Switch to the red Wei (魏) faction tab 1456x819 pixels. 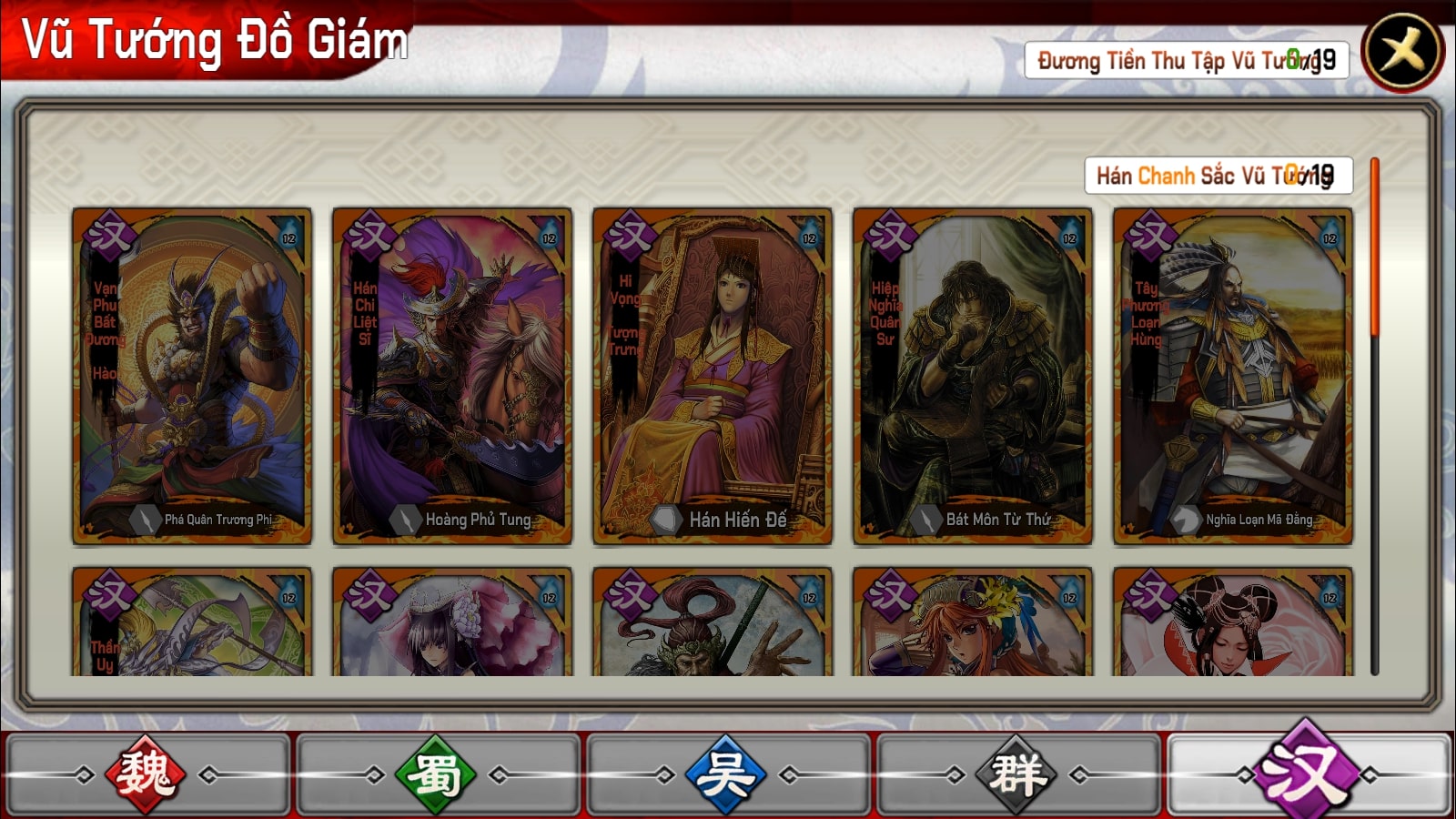(x=147, y=775)
